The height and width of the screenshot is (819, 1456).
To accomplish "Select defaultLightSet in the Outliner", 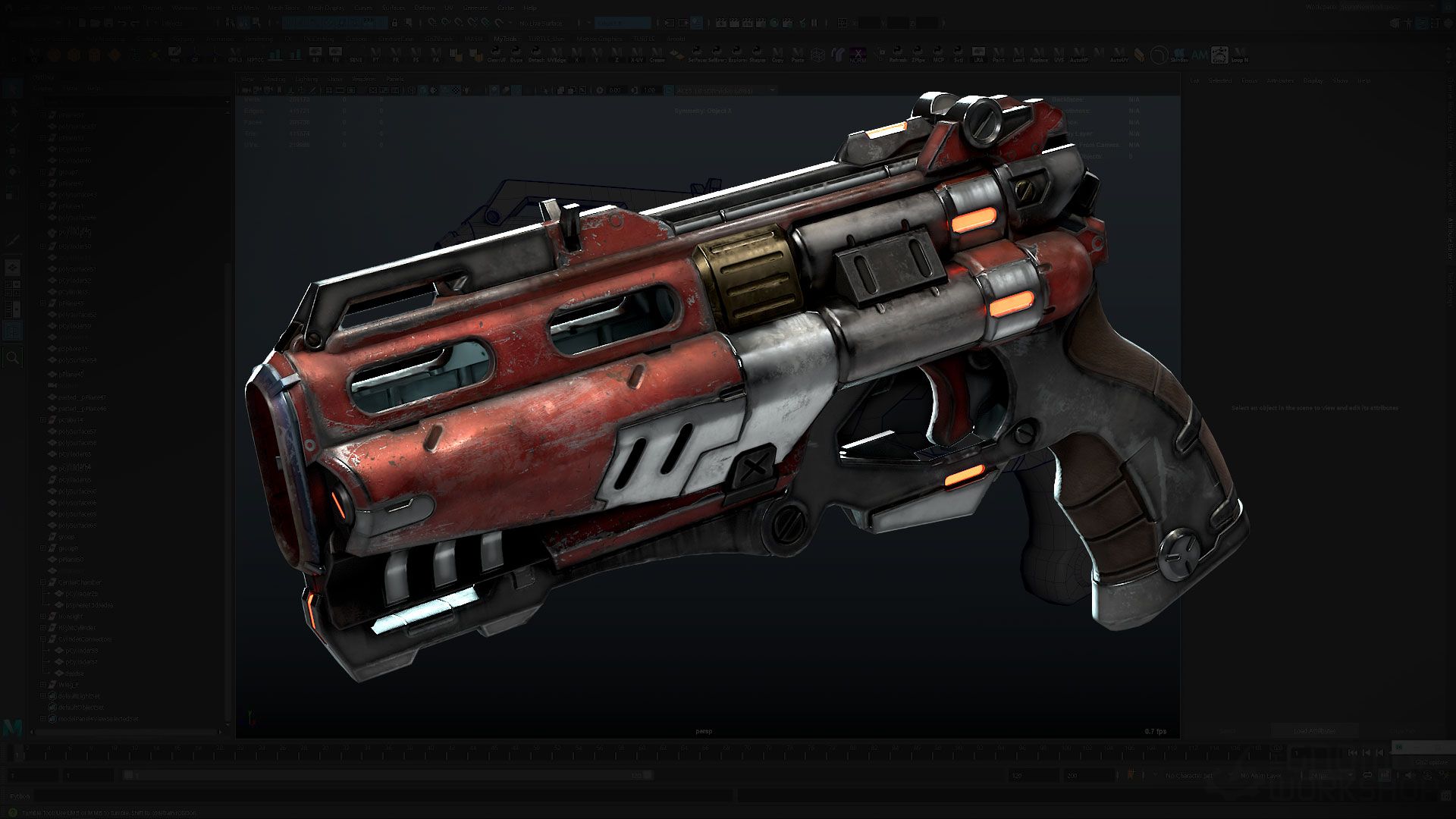I will (x=79, y=696).
